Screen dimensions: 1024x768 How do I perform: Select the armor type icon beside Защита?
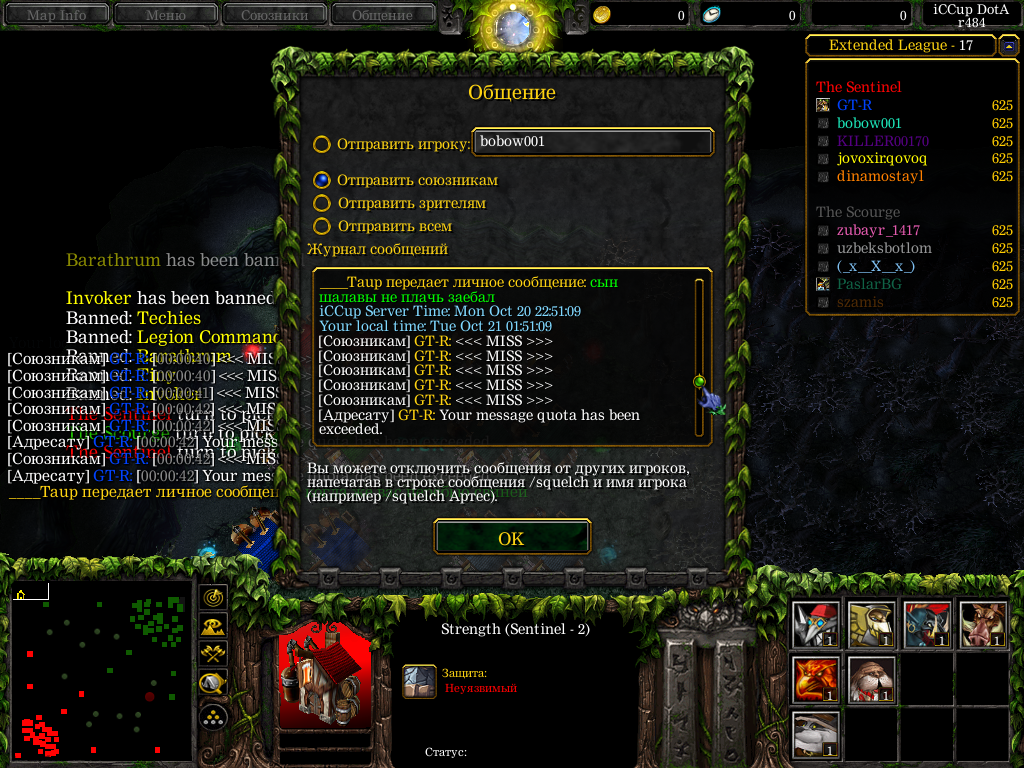point(420,681)
